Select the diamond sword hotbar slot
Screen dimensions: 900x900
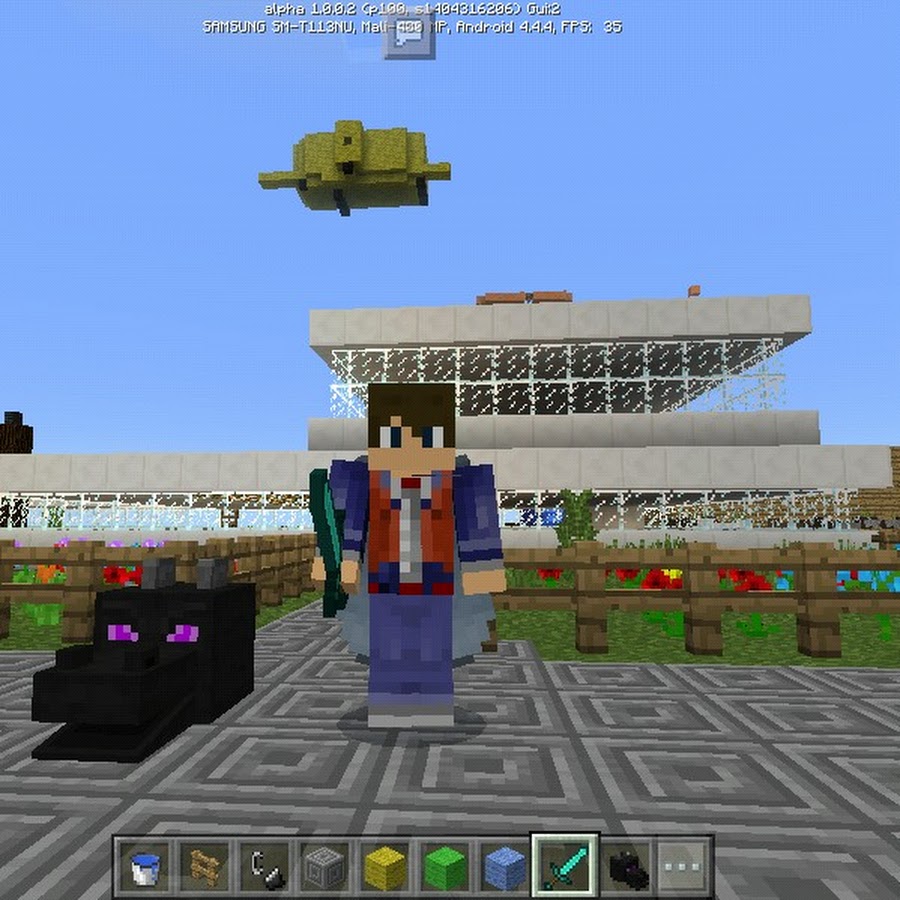click(x=564, y=865)
